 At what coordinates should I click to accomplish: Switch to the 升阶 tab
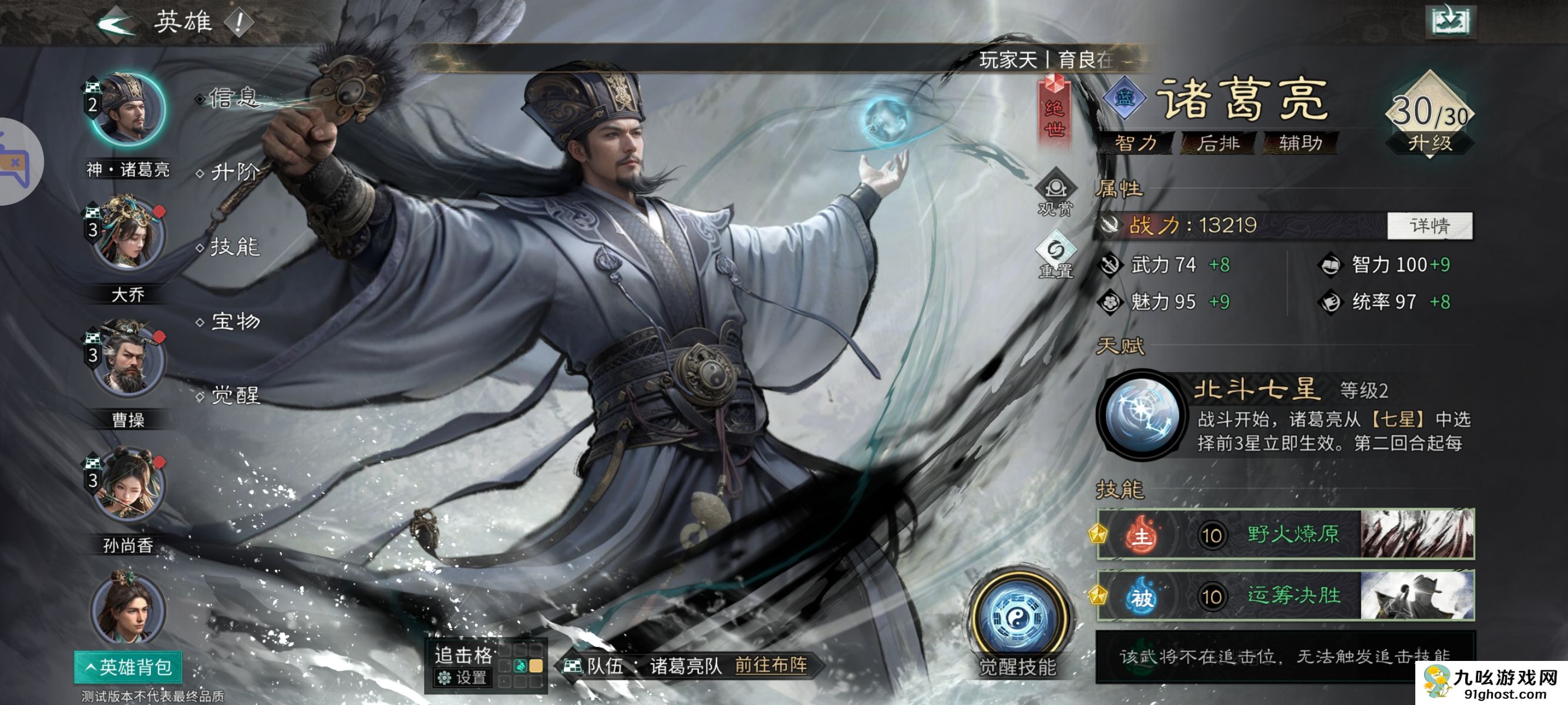(235, 172)
